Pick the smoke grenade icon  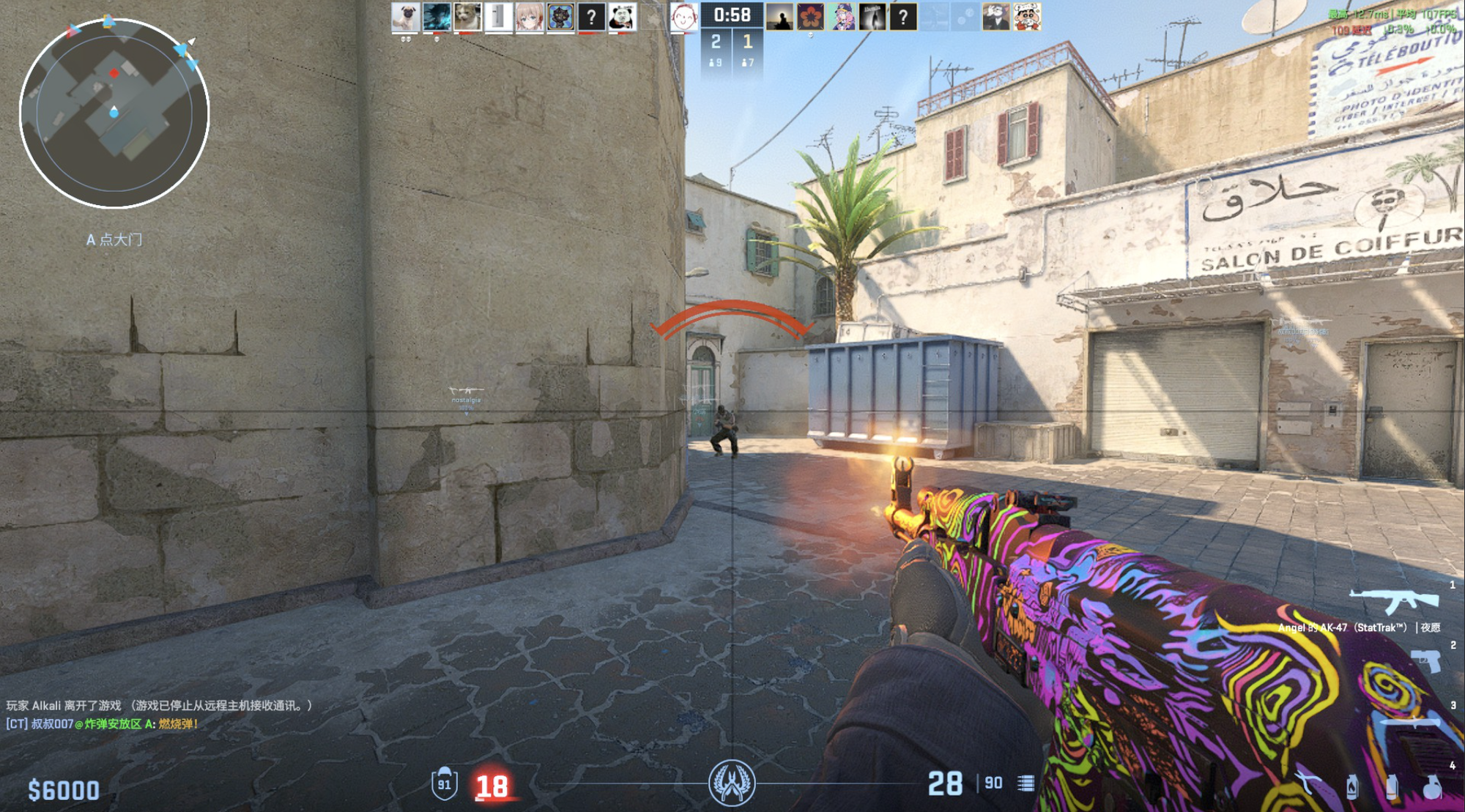[1391, 786]
